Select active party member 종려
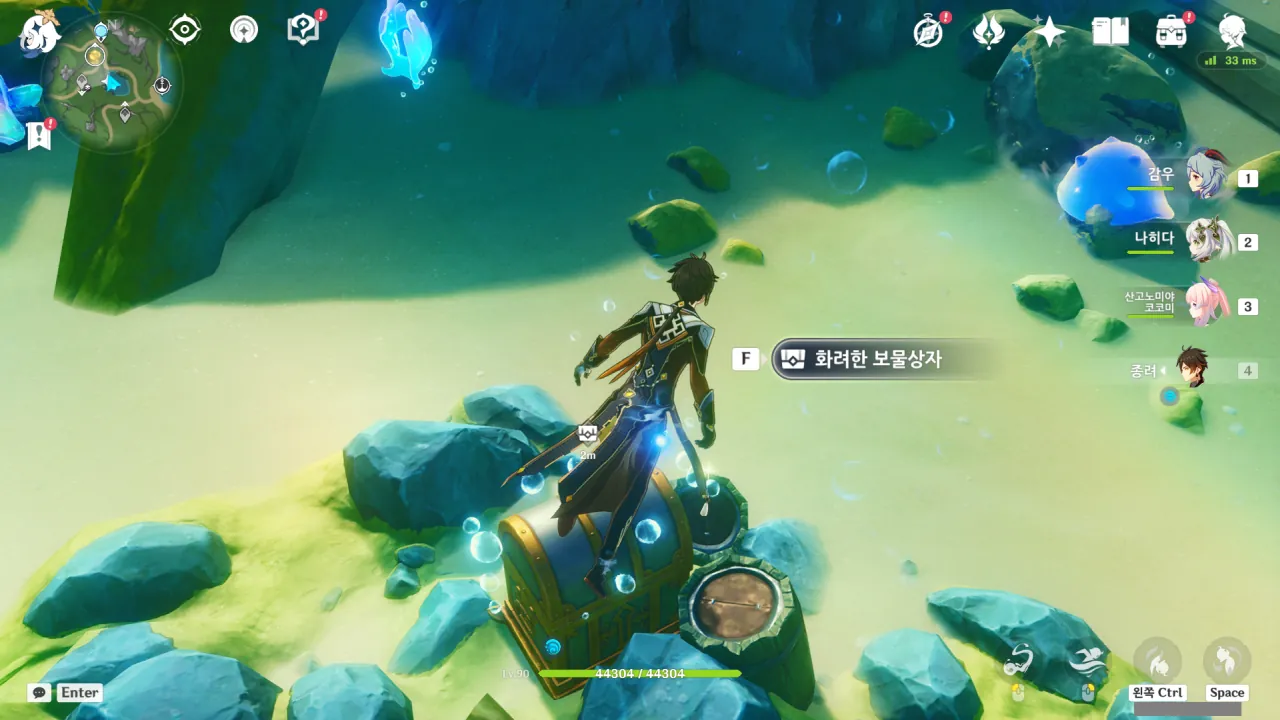The height and width of the screenshot is (720, 1280). pyautogui.click(x=1192, y=368)
